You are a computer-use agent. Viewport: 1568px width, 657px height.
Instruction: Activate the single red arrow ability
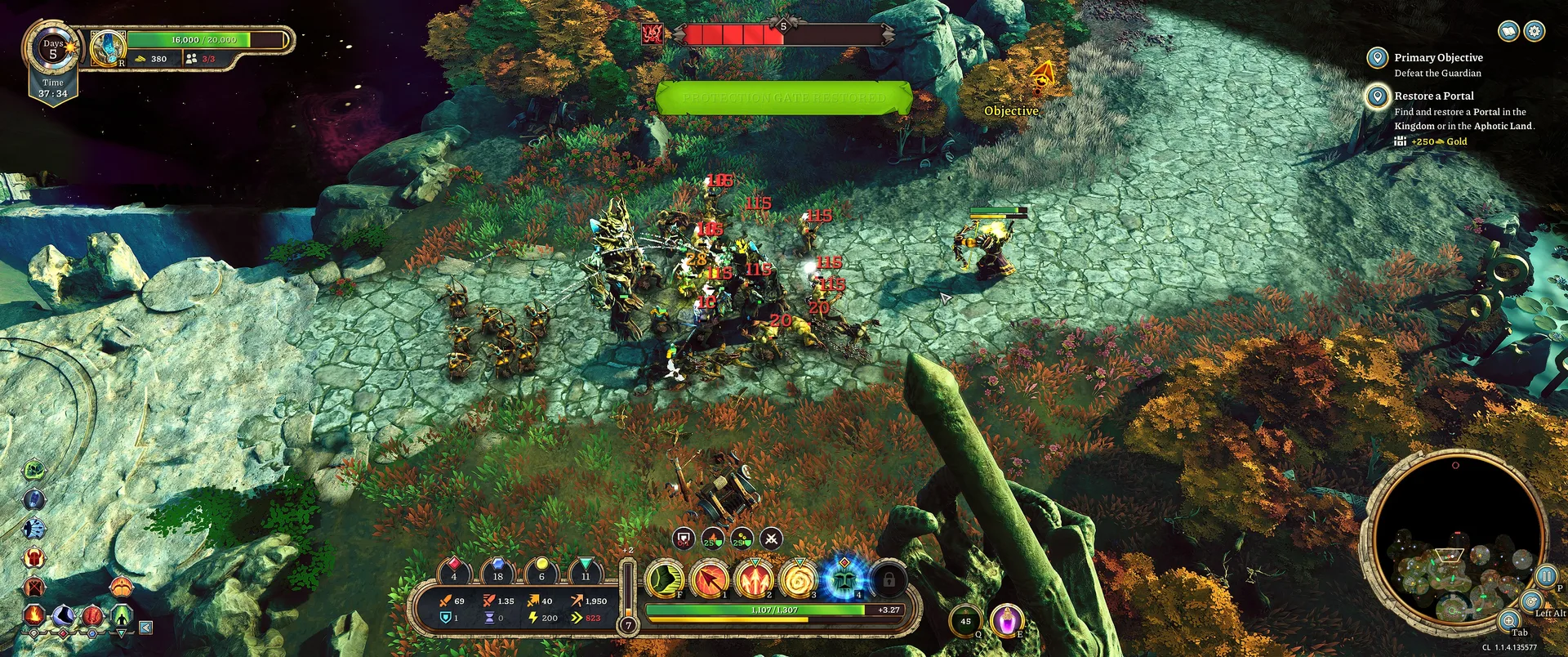tap(710, 579)
